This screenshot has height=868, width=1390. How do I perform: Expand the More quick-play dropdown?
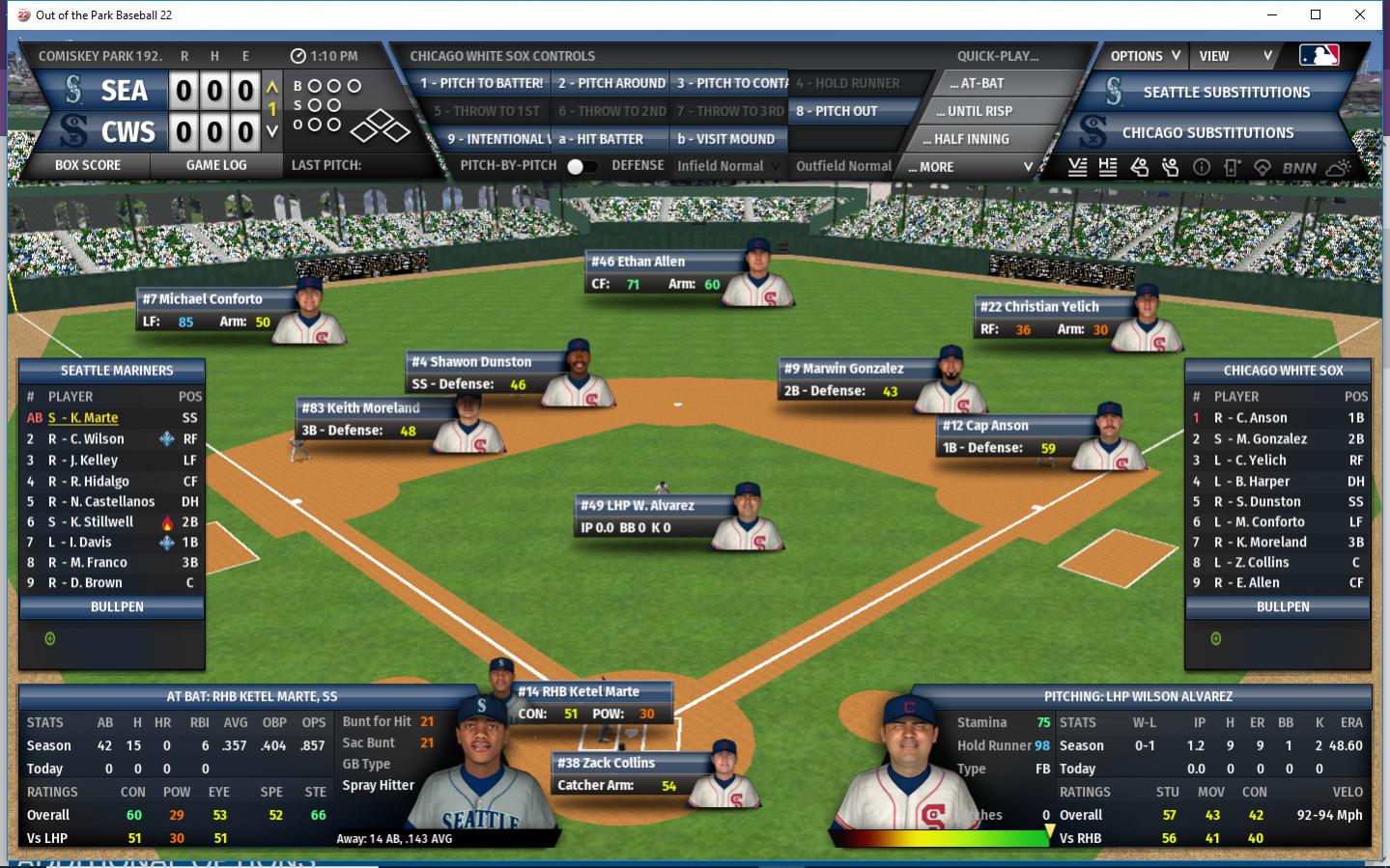971,167
